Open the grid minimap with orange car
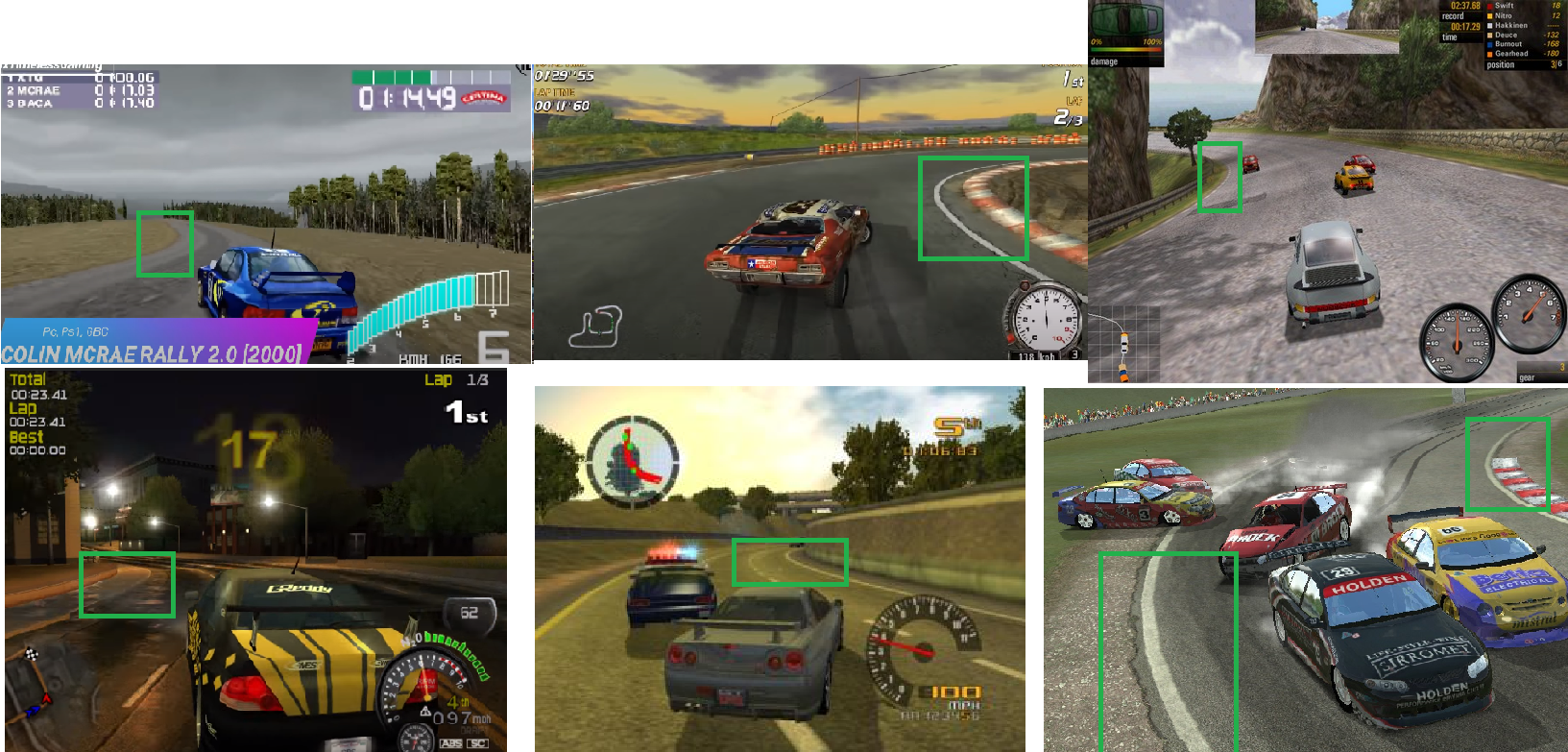 tap(1123, 344)
